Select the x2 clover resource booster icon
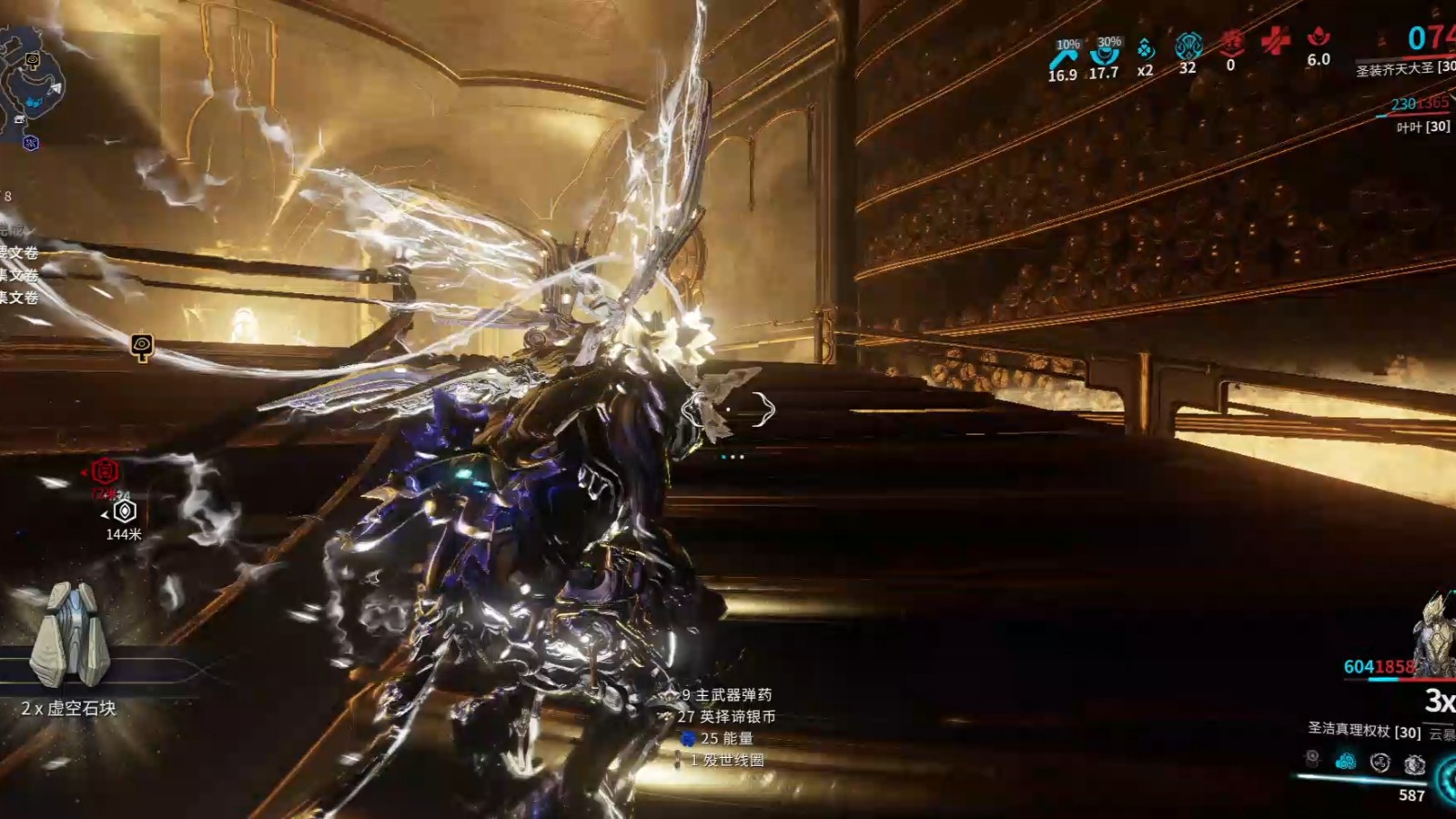Screen dimensions: 1456x819 pos(1146,49)
